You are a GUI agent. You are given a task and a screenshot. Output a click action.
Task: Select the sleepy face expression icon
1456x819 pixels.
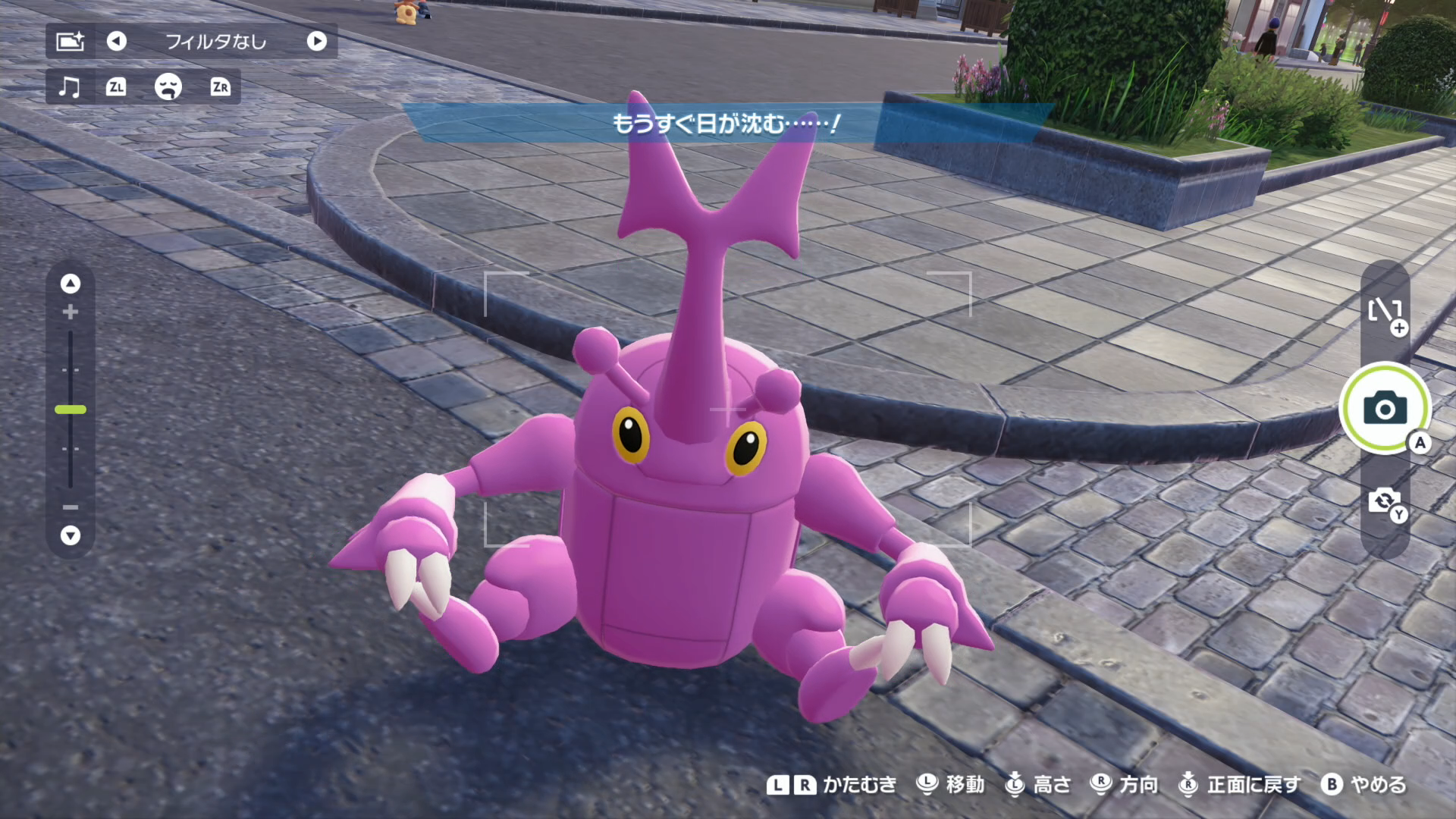[x=168, y=86]
